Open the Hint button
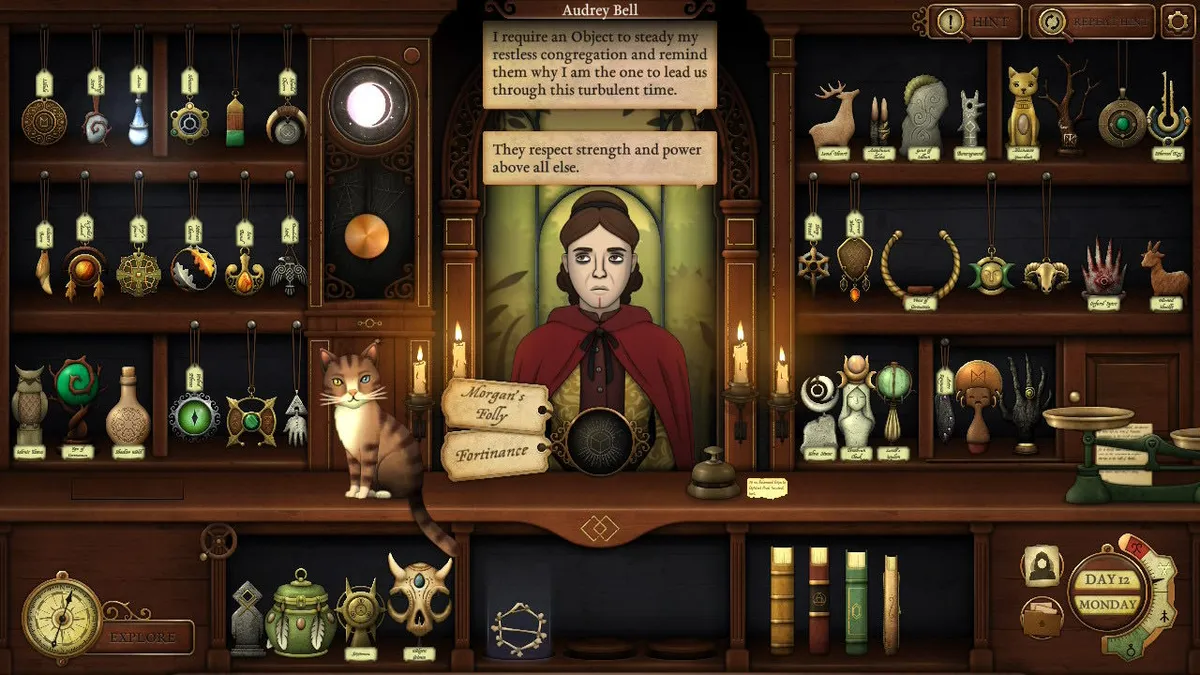This screenshot has width=1200, height=675. coord(974,21)
